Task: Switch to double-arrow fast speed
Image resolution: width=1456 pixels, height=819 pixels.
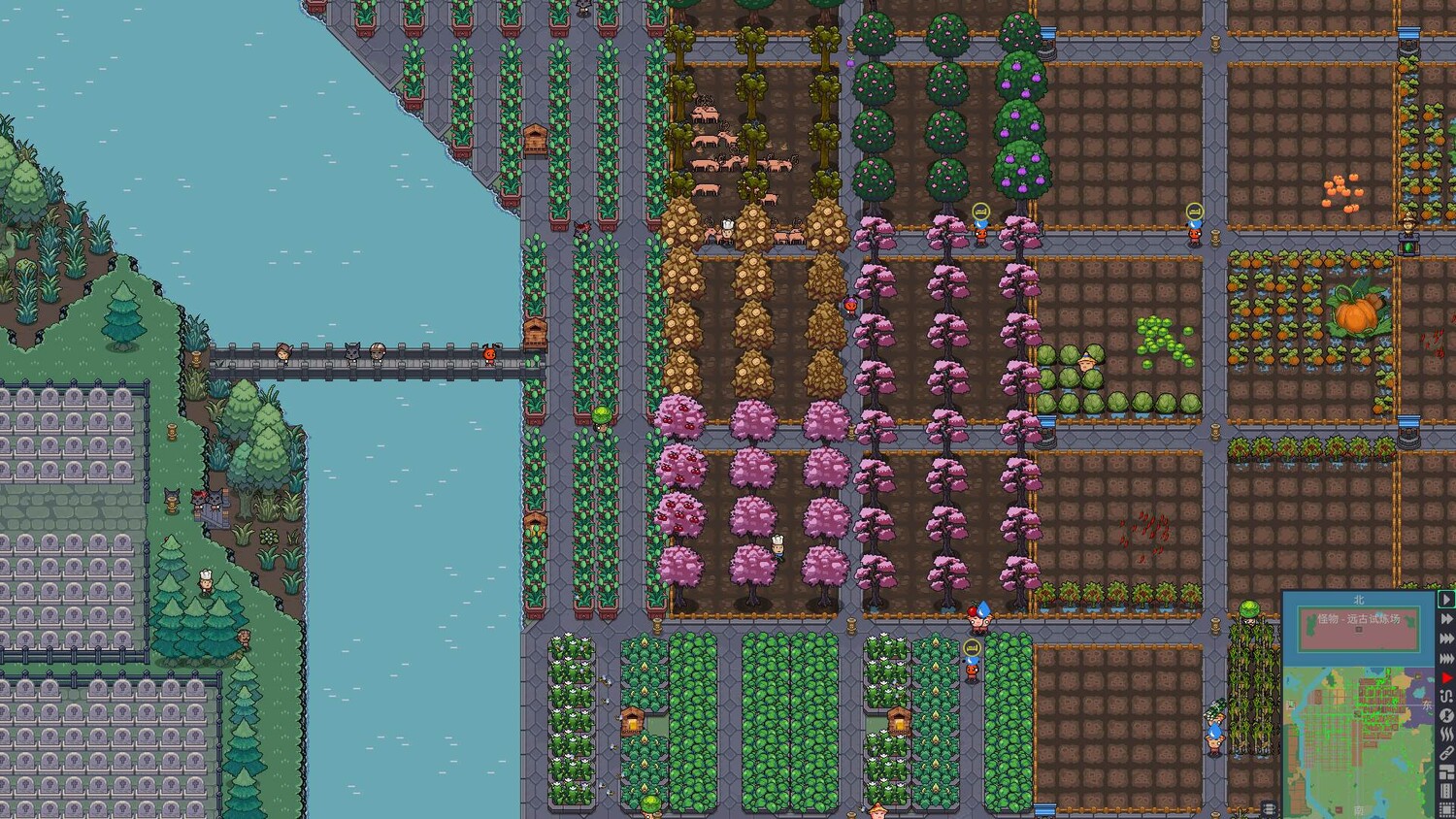Action: 1446,619
